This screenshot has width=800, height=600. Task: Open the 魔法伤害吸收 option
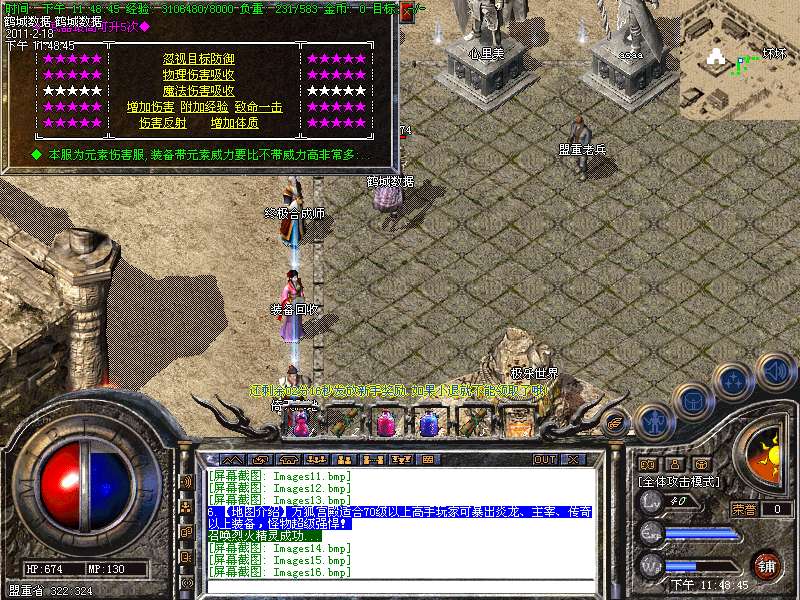click(x=199, y=91)
